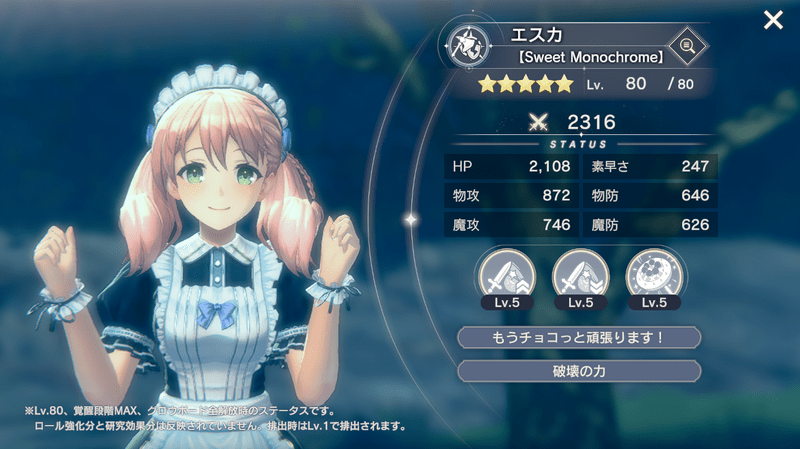Screen dimensions: 800x449
Task: Open the 破壊の力 passive skill
Action: [579, 371]
